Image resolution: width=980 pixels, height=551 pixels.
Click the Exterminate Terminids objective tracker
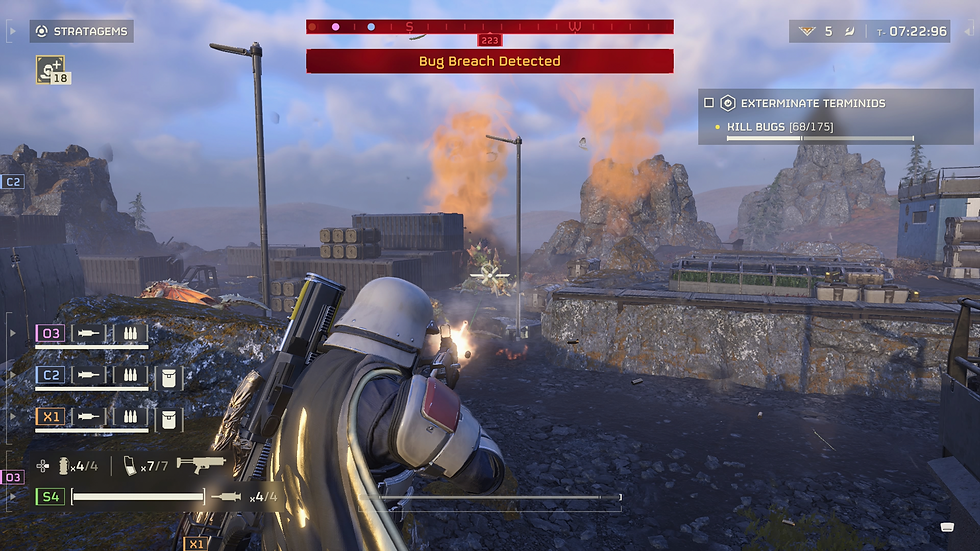click(x=812, y=103)
